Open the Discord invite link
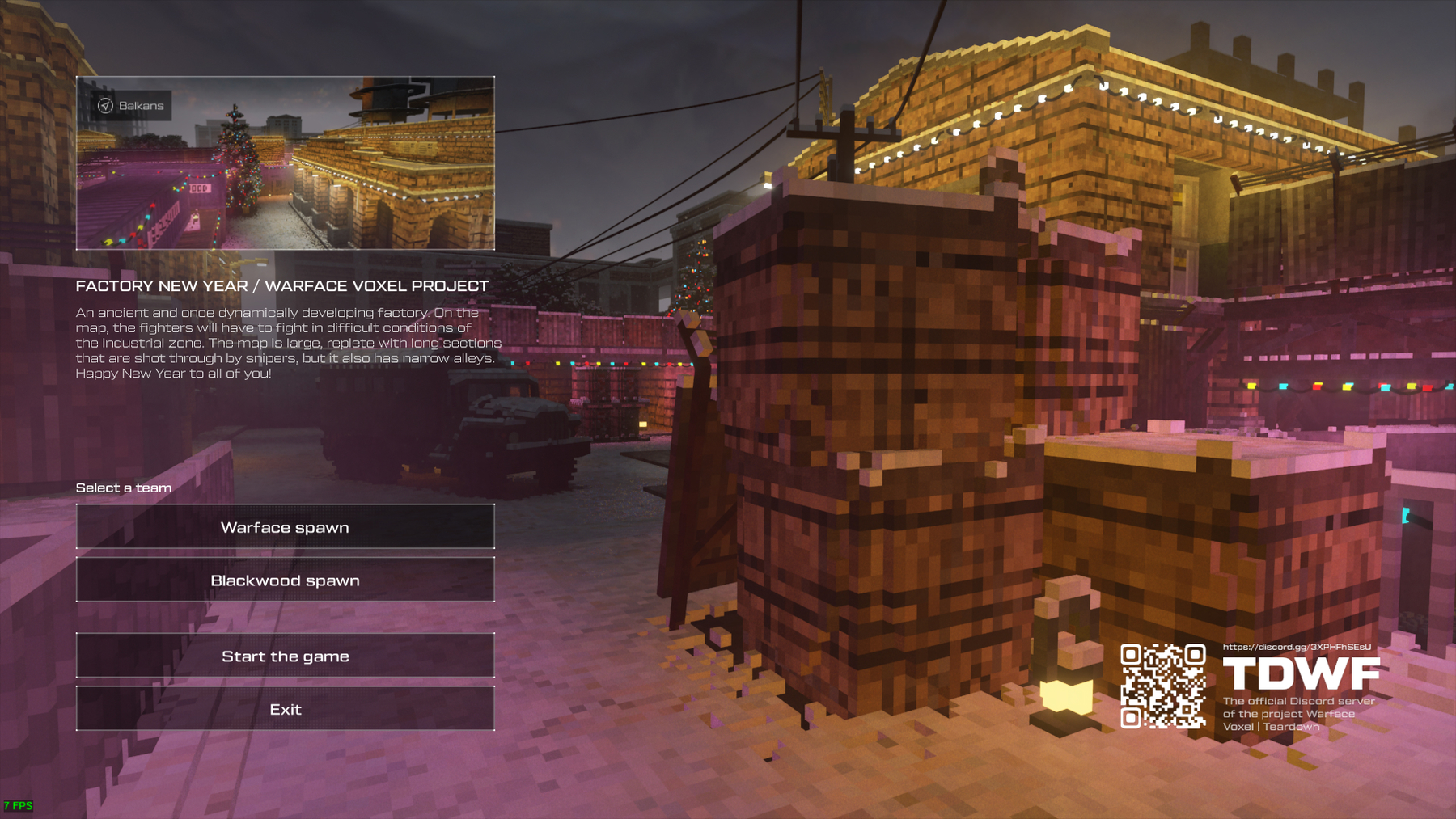This screenshot has height=819, width=1456. click(1296, 647)
